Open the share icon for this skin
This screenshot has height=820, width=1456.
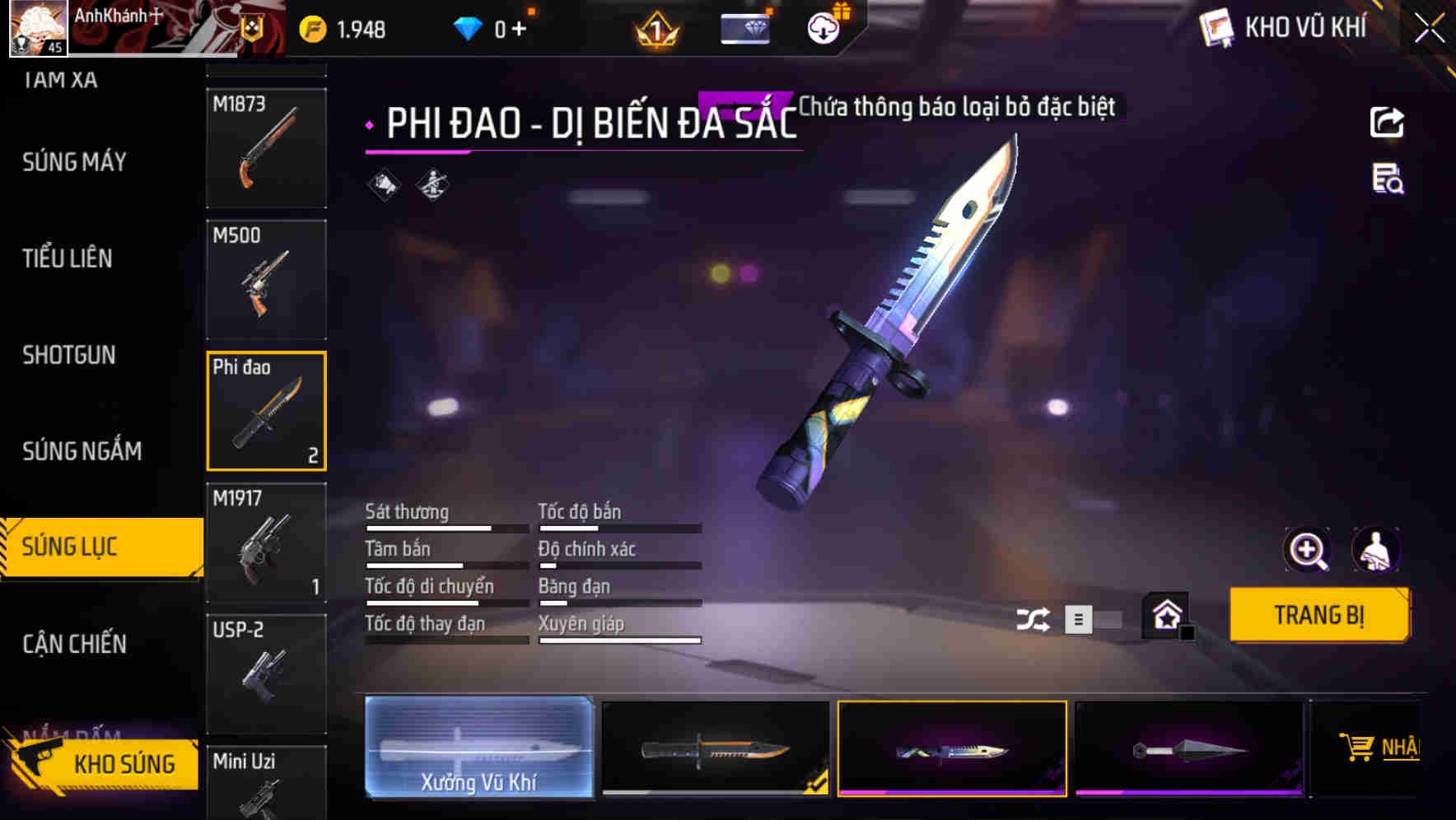(x=1387, y=122)
